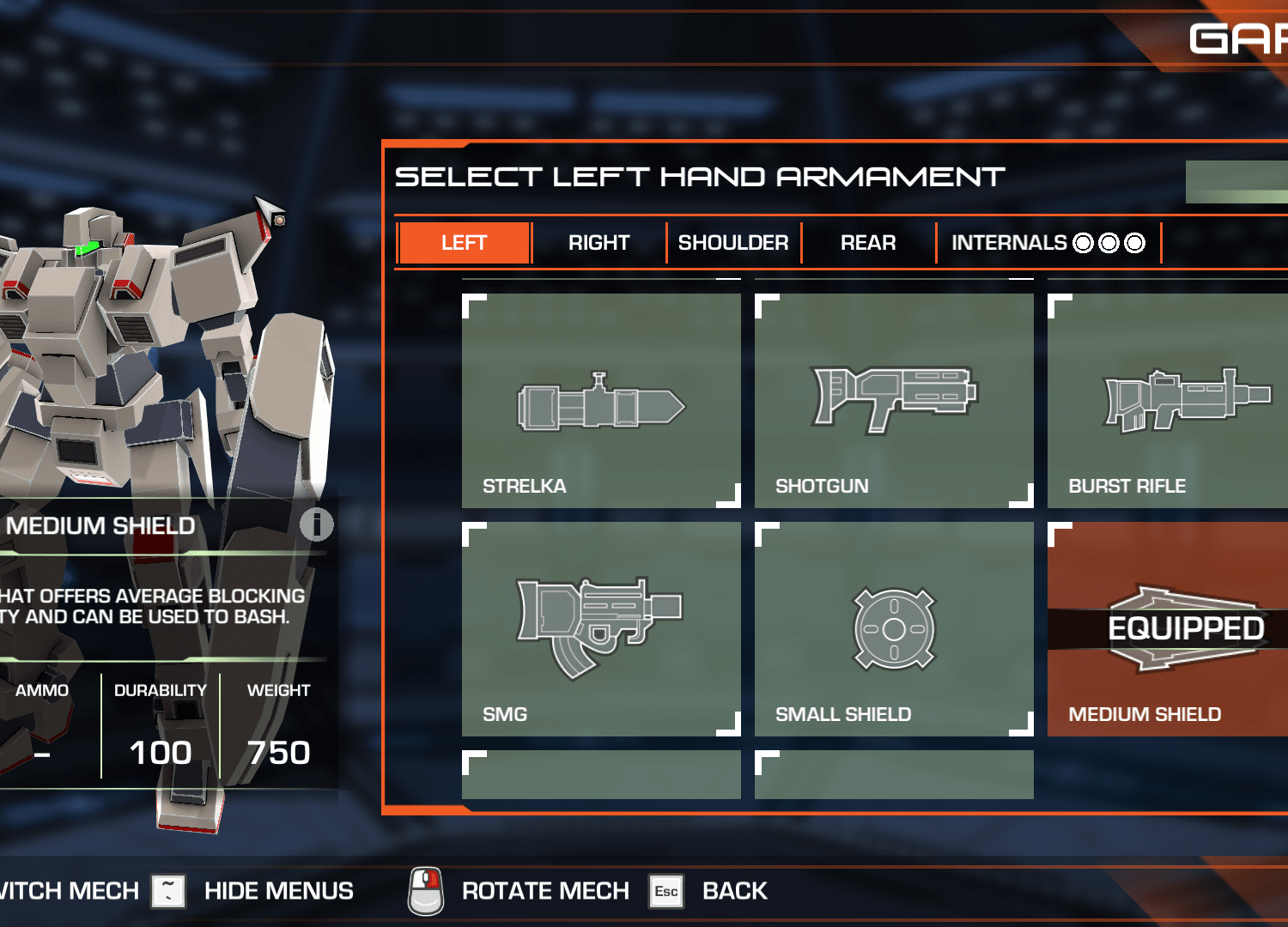Click the equipped Medium Shield tile

tap(1168, 629)
